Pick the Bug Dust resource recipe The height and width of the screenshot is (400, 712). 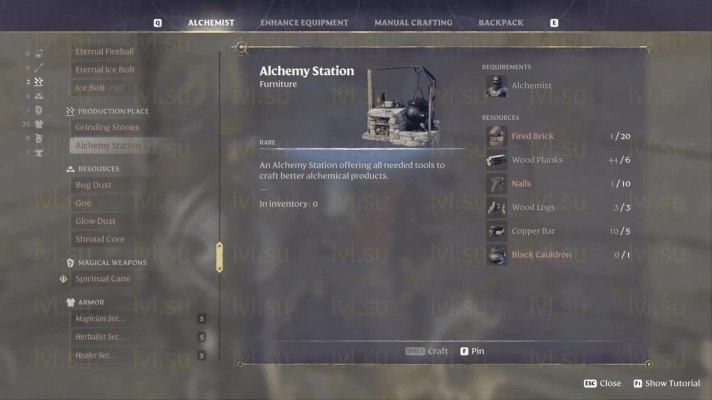[x=94, y=185]
